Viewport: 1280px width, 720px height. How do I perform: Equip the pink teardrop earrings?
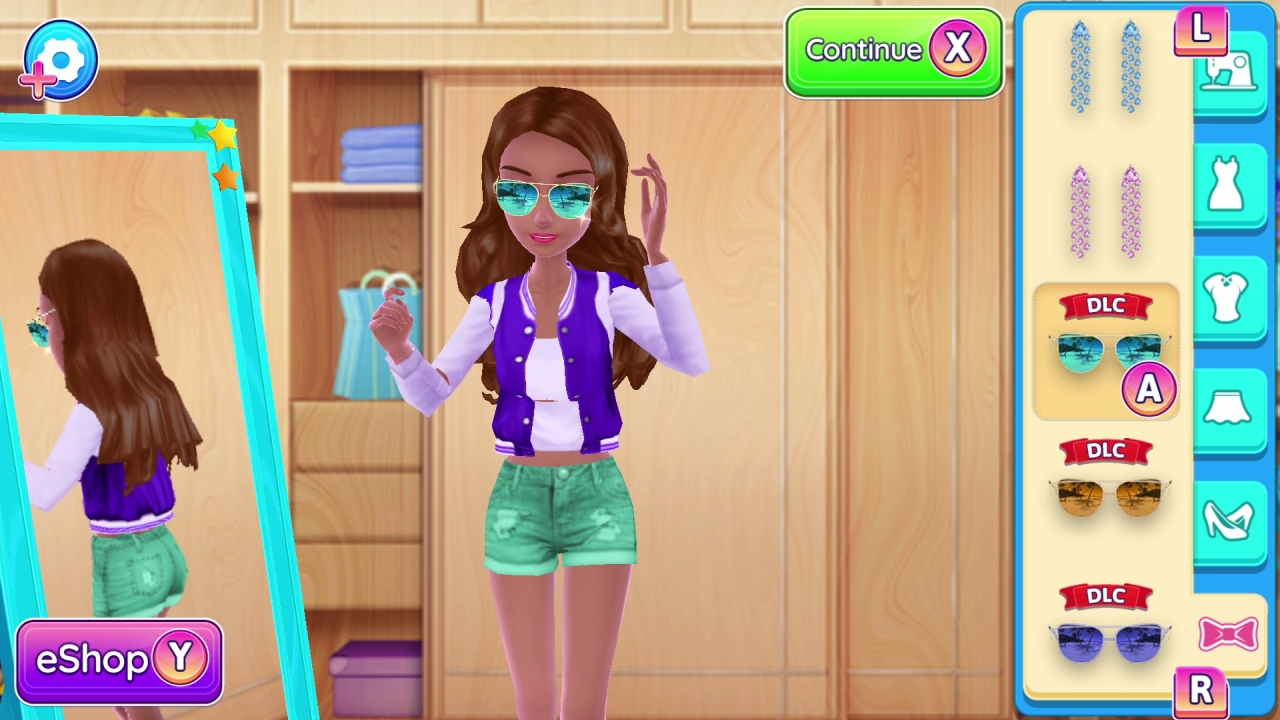pos(1105,210)
